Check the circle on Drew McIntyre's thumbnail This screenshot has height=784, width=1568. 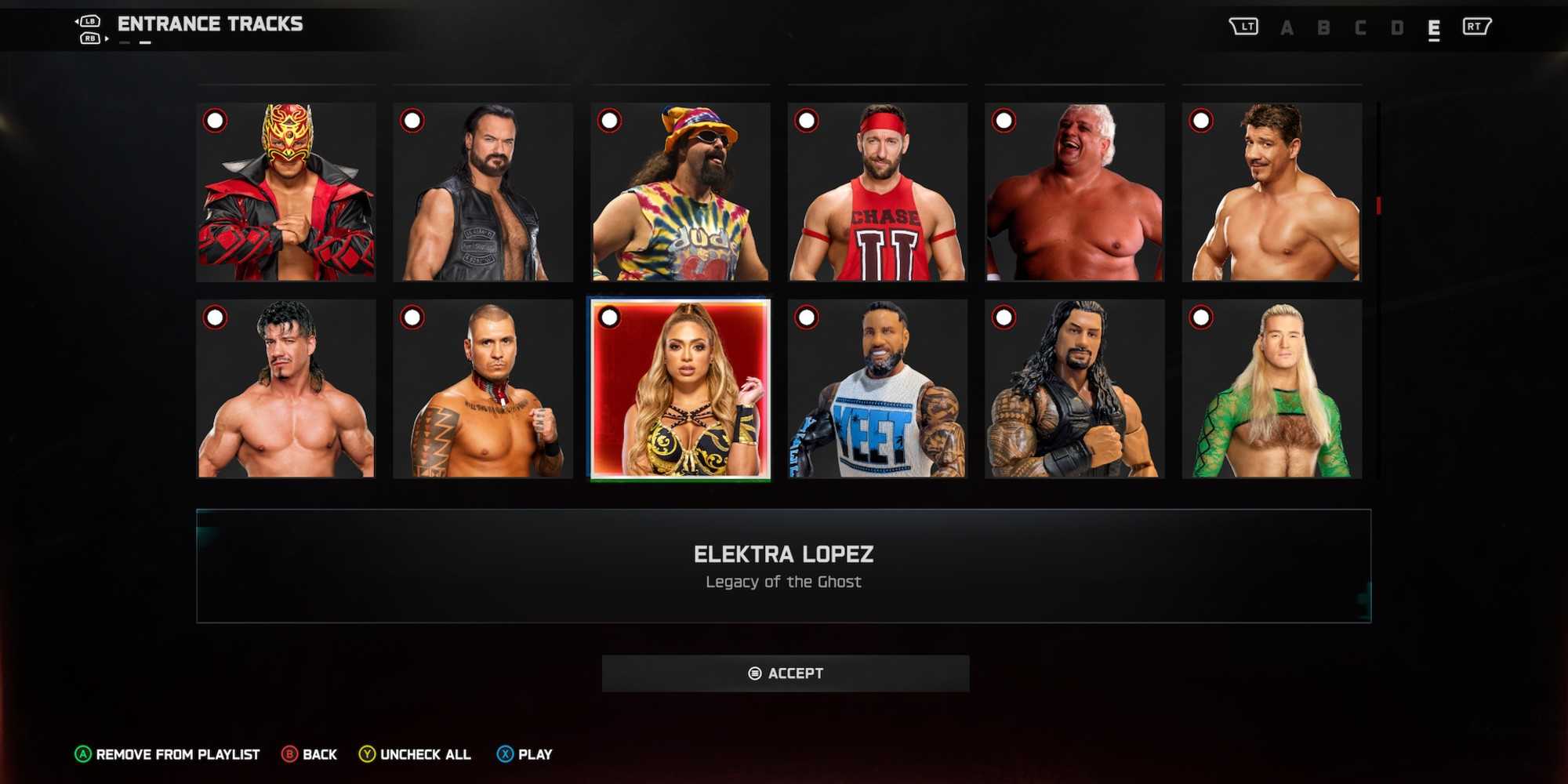pos(412,122)
